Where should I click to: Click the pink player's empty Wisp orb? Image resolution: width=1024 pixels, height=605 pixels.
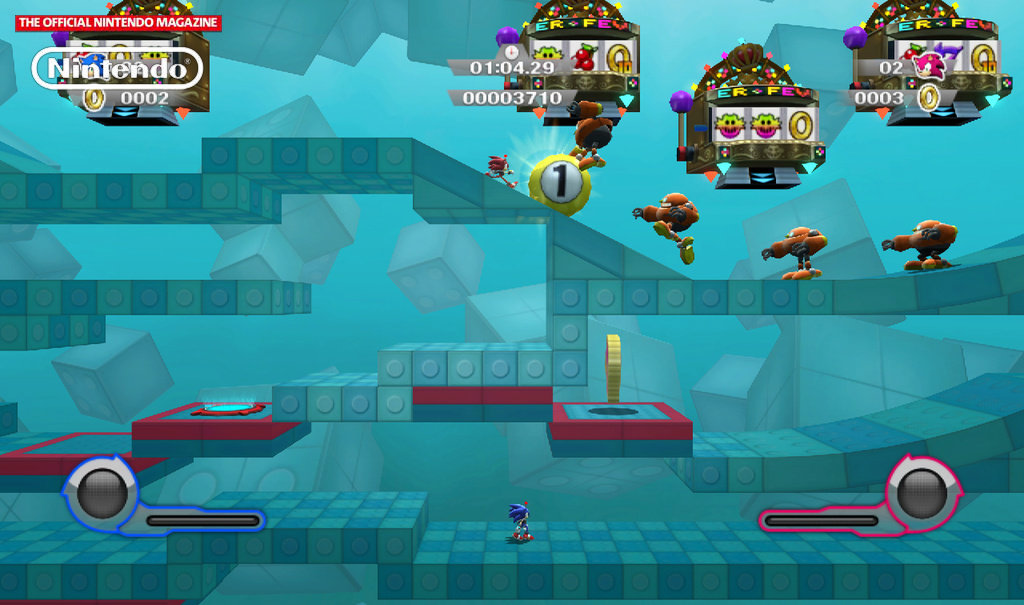[920, 493]
